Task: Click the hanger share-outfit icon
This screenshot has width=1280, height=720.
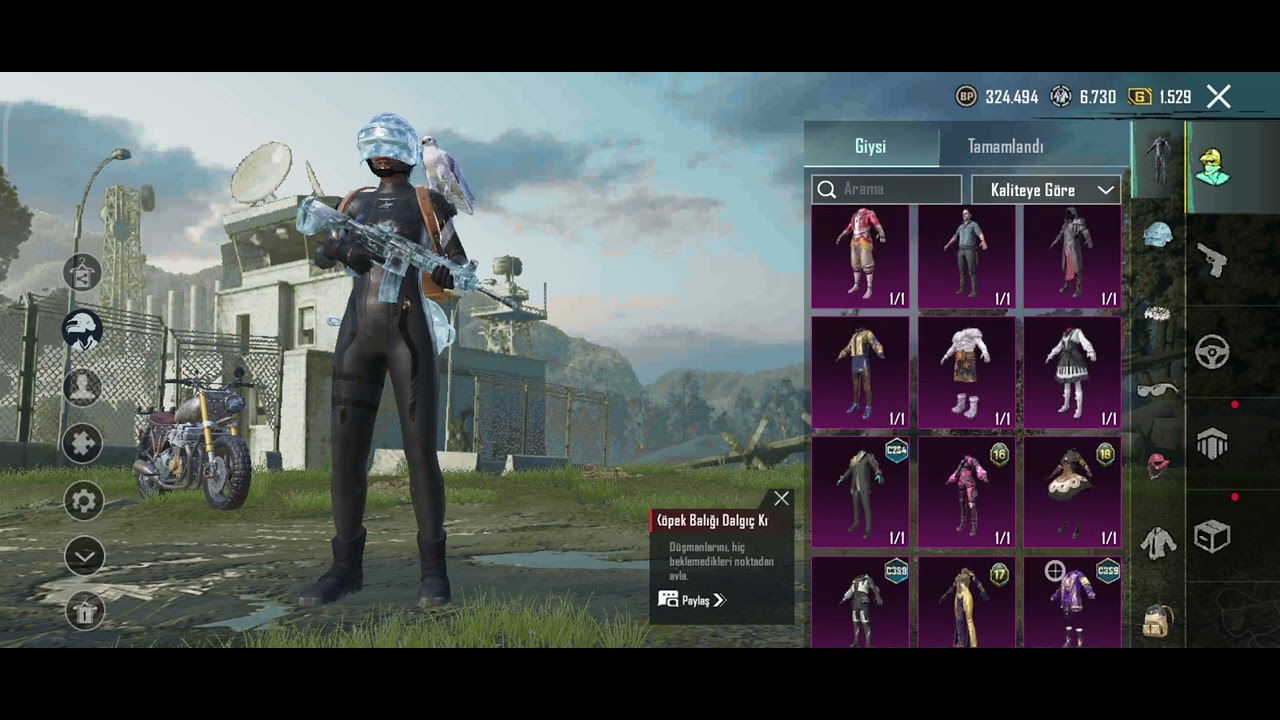Action: click(x=83, y=272)
